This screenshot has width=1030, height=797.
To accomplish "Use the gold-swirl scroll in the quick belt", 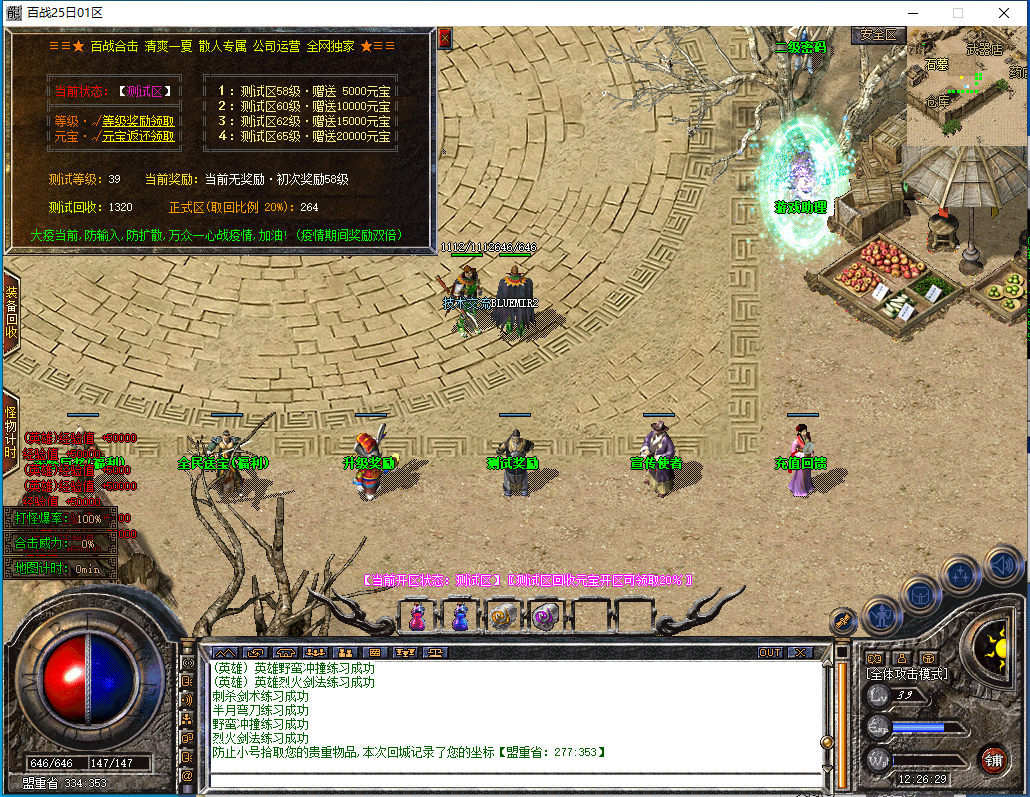I will pyautogui.click(x=502, y=617).
